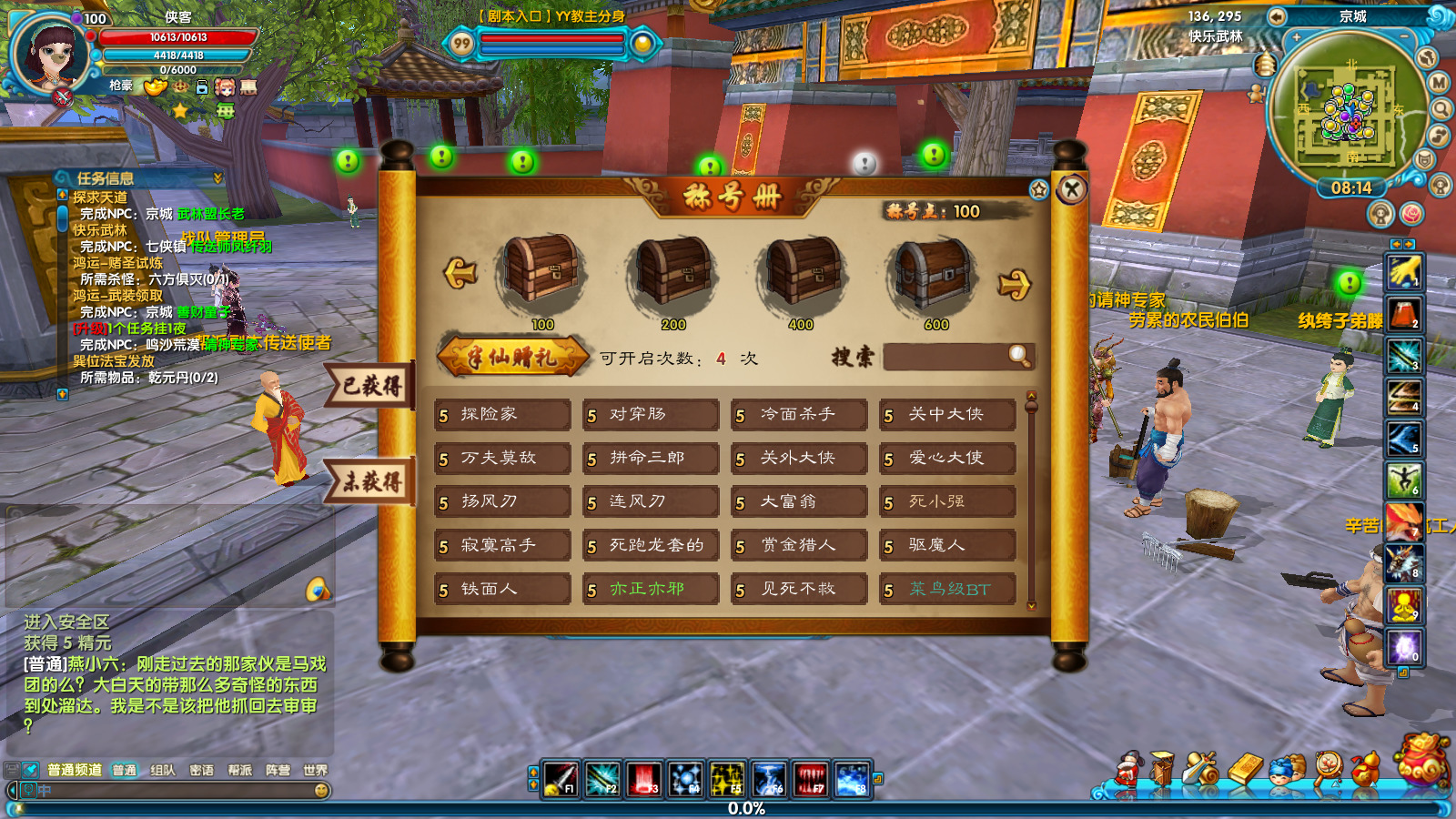Activate the F1 skill slot
This screenshot has height=819, width=1456.
pos(561,780)
